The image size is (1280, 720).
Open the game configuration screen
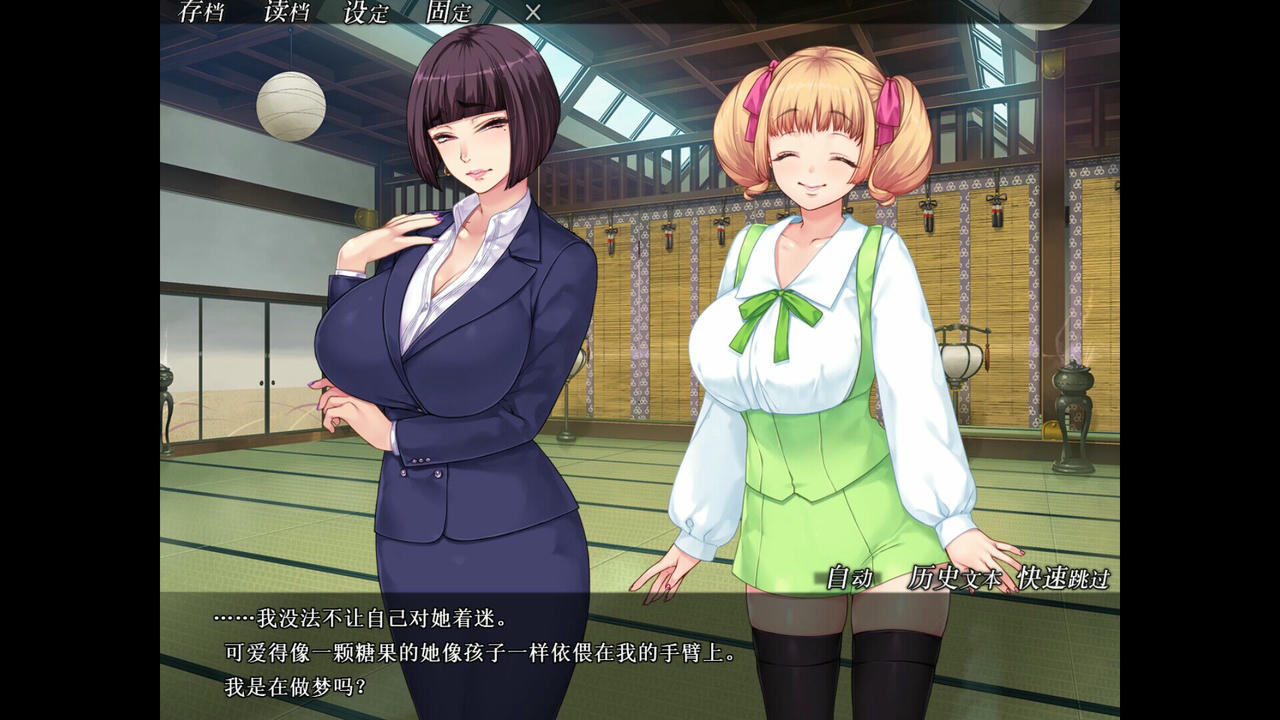pyautogui.click(x=365, y=14)
